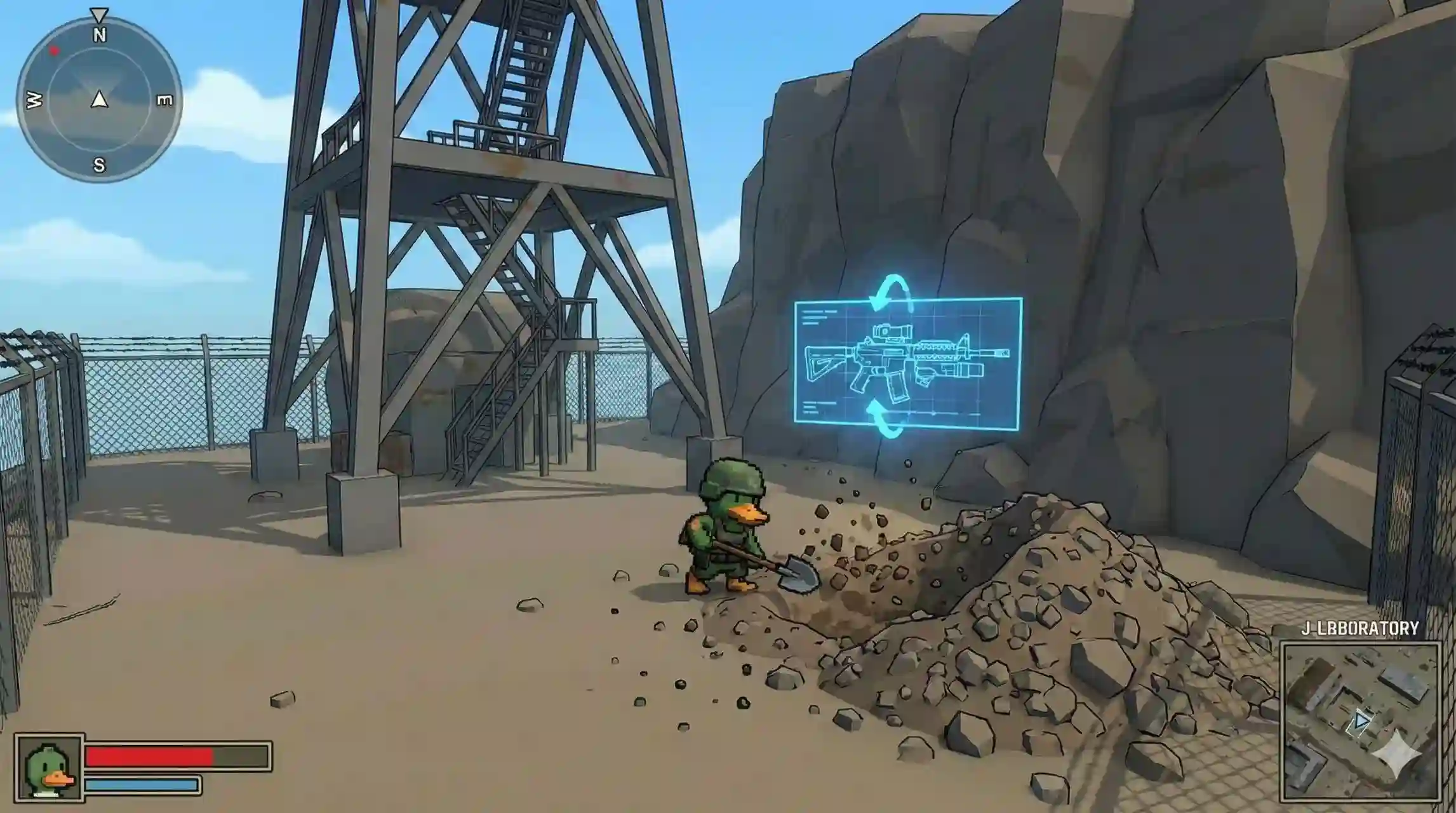Click the scope attachment on the blueprint rifle

(892, 332)
